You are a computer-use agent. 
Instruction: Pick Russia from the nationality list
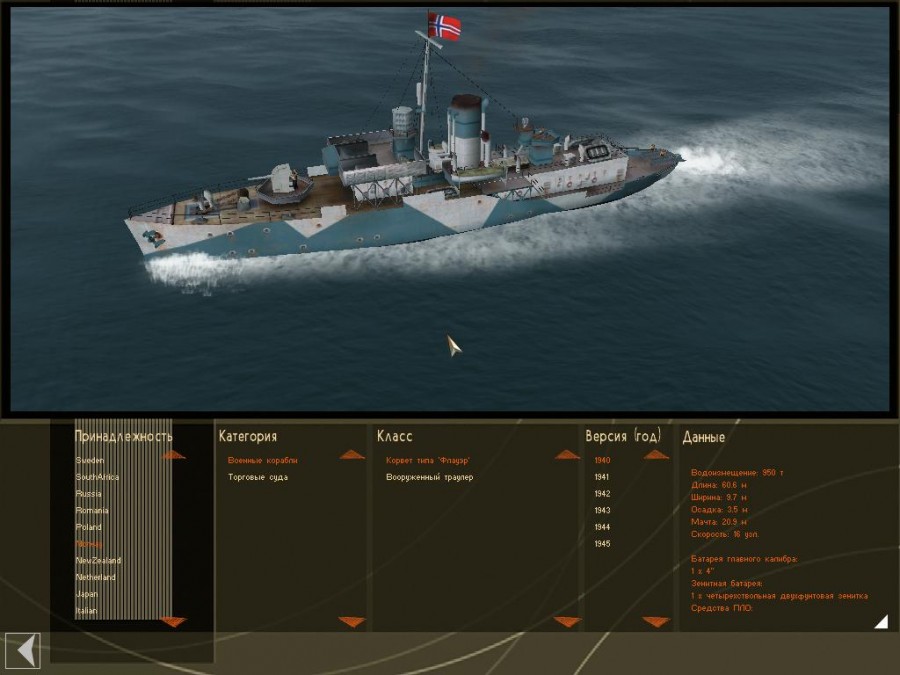pos(89,494)
